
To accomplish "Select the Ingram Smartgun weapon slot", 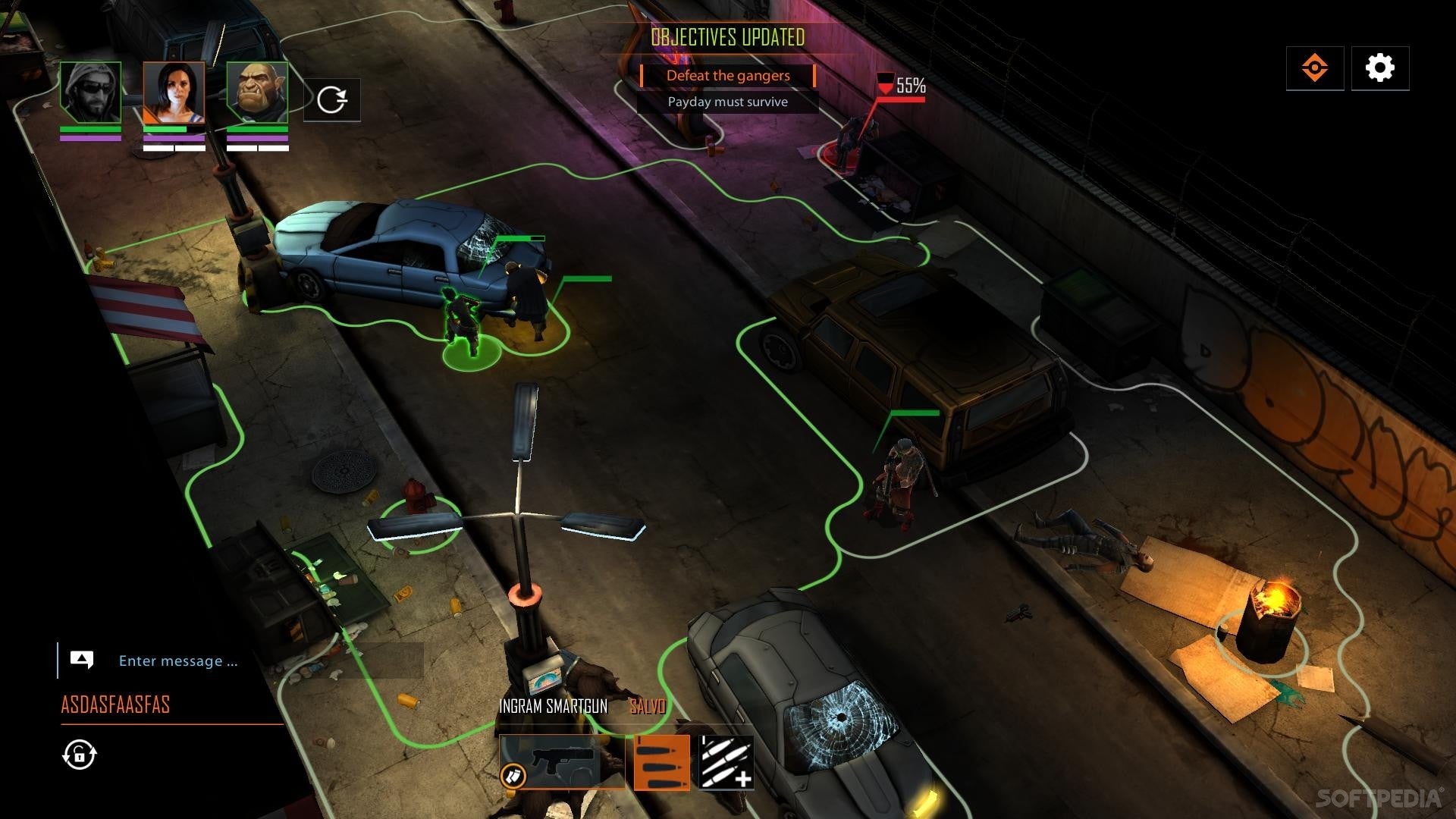I will (562, 761).
